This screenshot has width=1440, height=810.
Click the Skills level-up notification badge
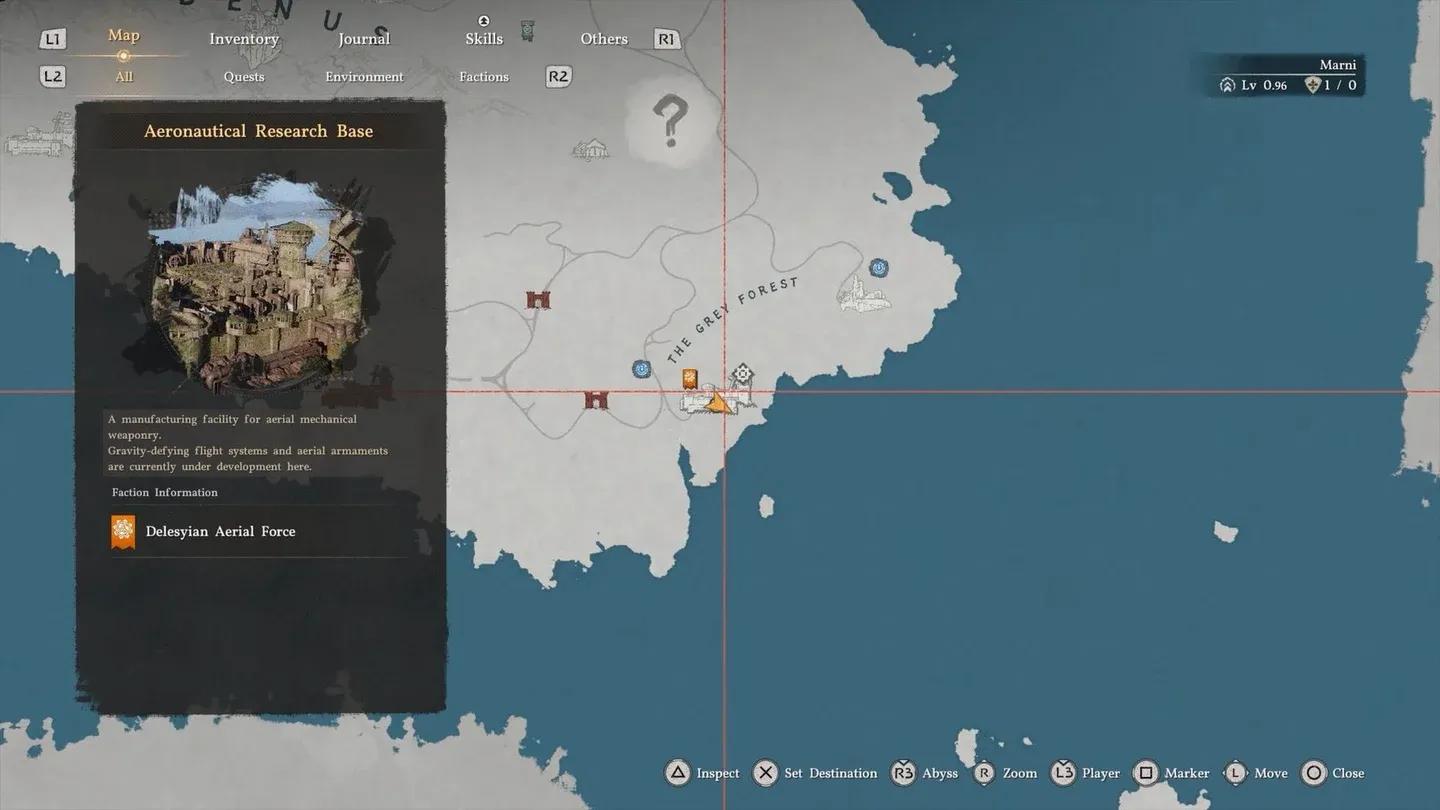pyautogui.click(x=484, y=20)
